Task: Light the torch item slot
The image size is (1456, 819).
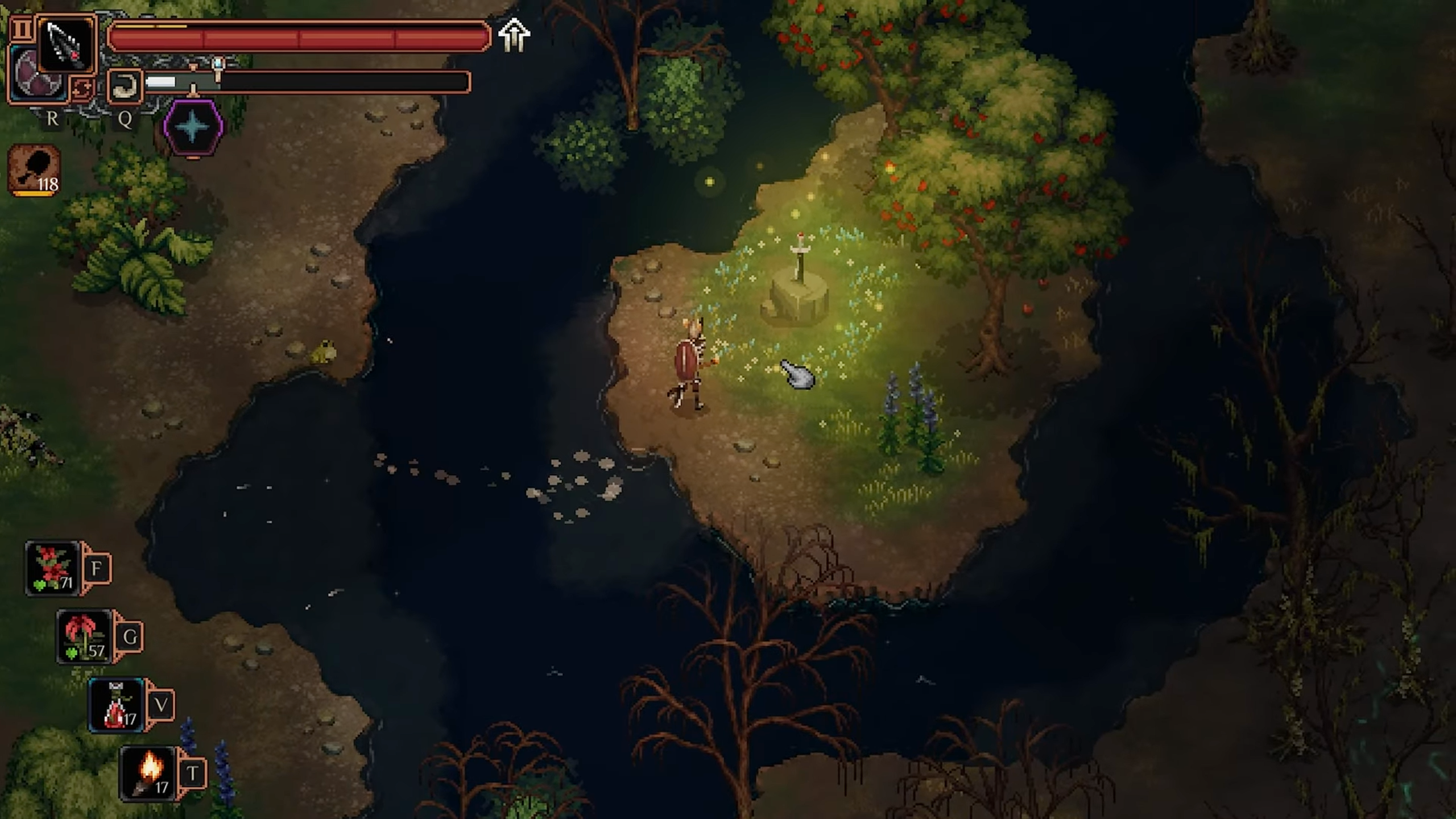Action: click(x=148, y=773)
